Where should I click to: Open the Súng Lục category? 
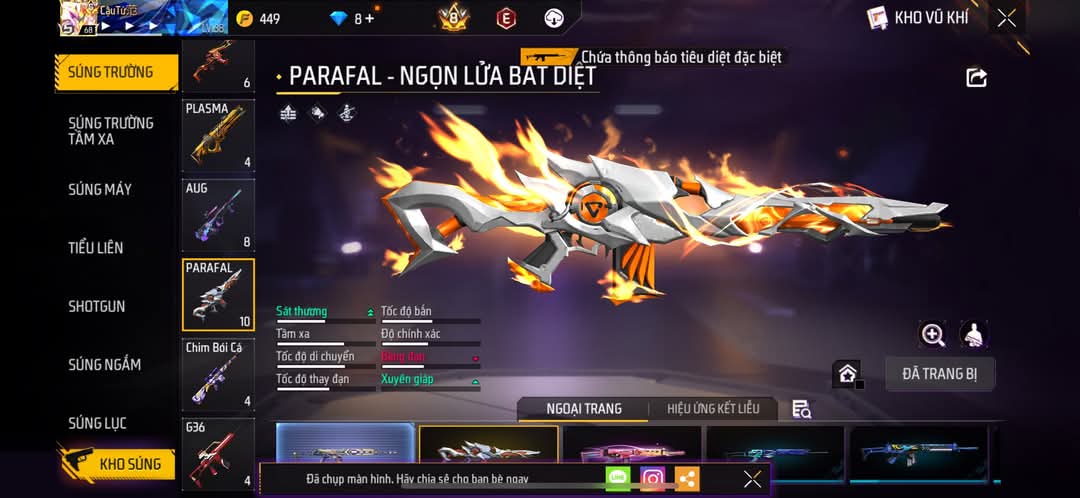click(97, 423)
